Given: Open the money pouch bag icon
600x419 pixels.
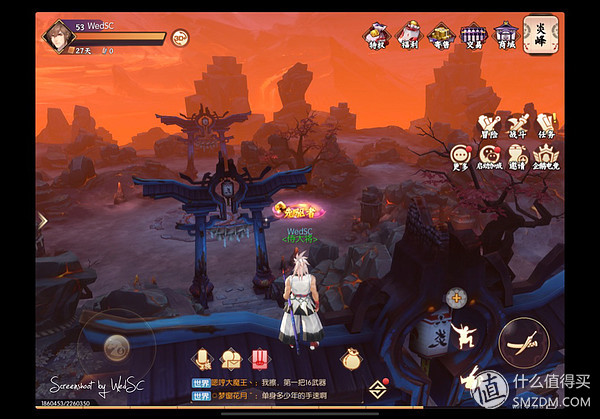Looking at the screenshot, I should coord(350,358).
